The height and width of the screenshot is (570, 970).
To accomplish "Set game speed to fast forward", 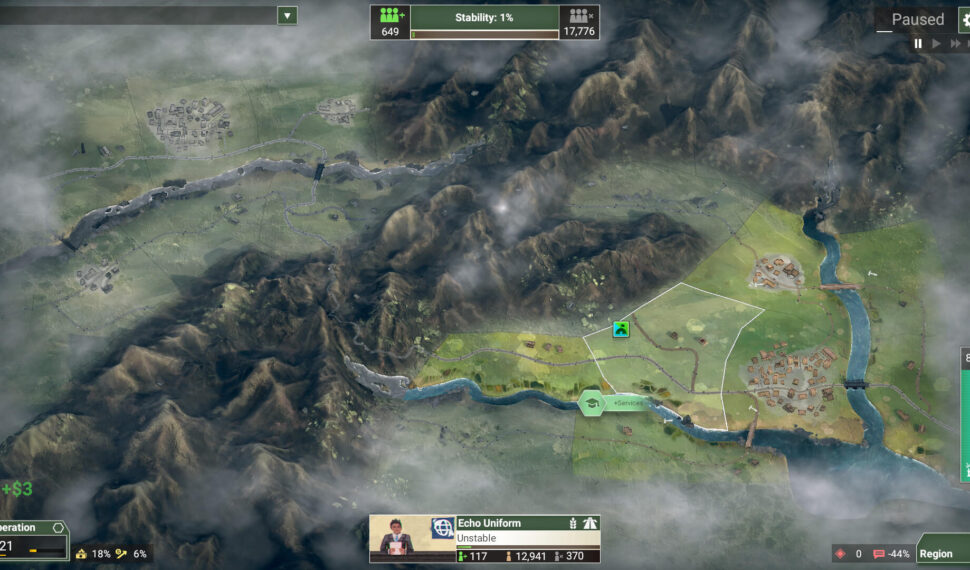I will point(953,43).
